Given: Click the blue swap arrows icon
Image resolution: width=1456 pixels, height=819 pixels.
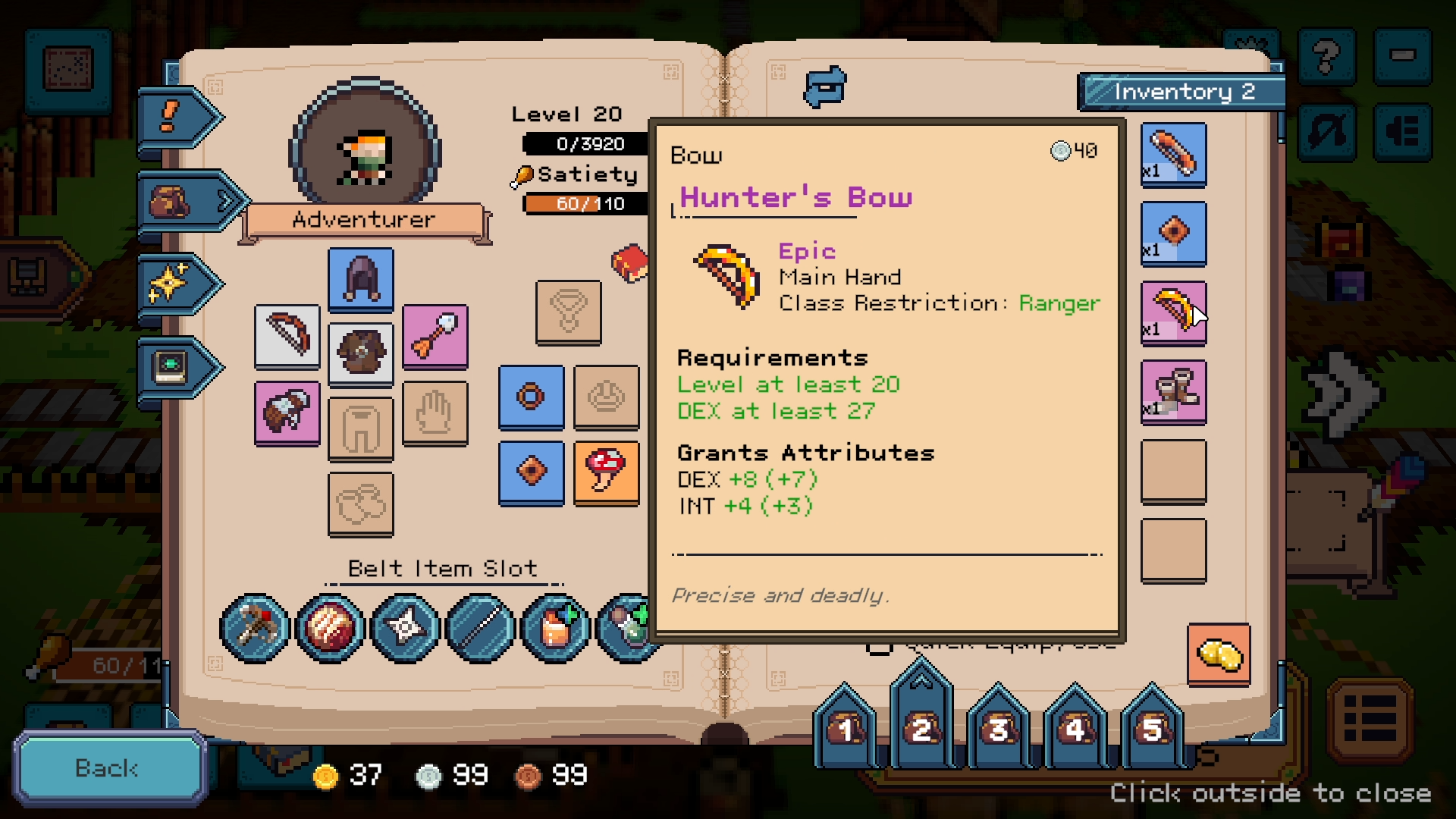Looking at the screenshot, I should [x=825, y=86].
